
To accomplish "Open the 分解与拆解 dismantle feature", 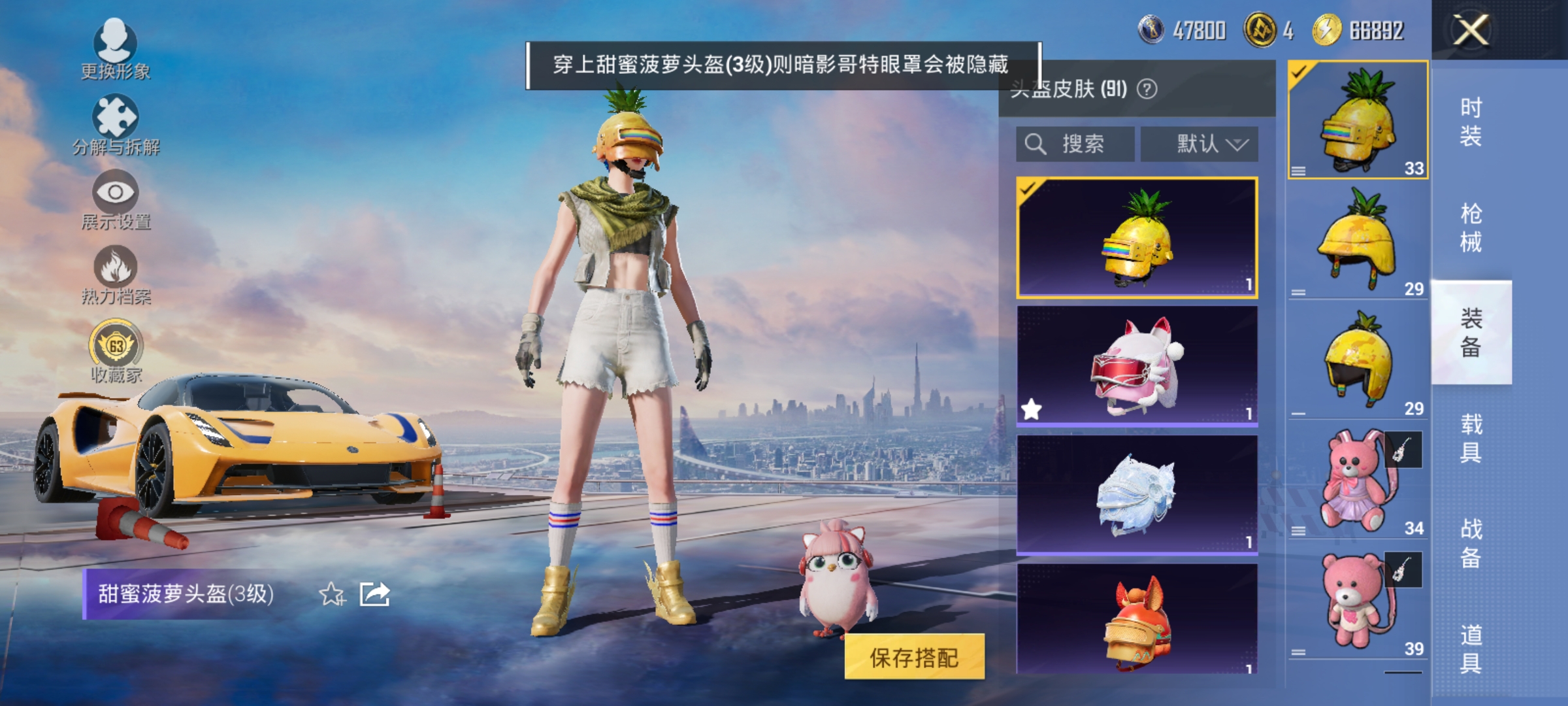I will click(114, 121).
